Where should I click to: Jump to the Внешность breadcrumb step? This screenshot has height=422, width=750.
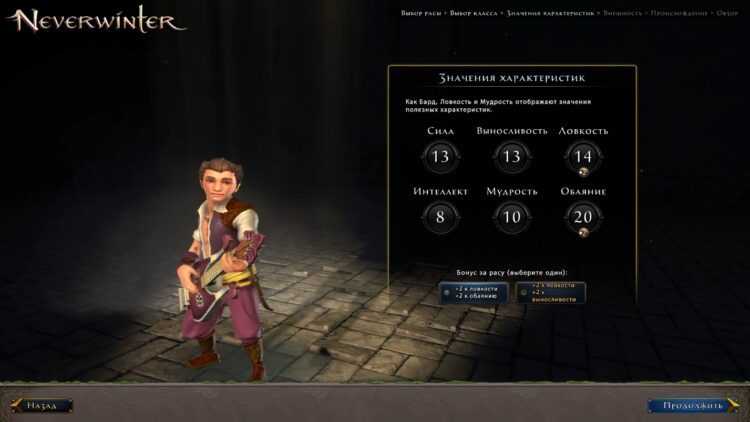pyautogui.click(x=624, y=12)
